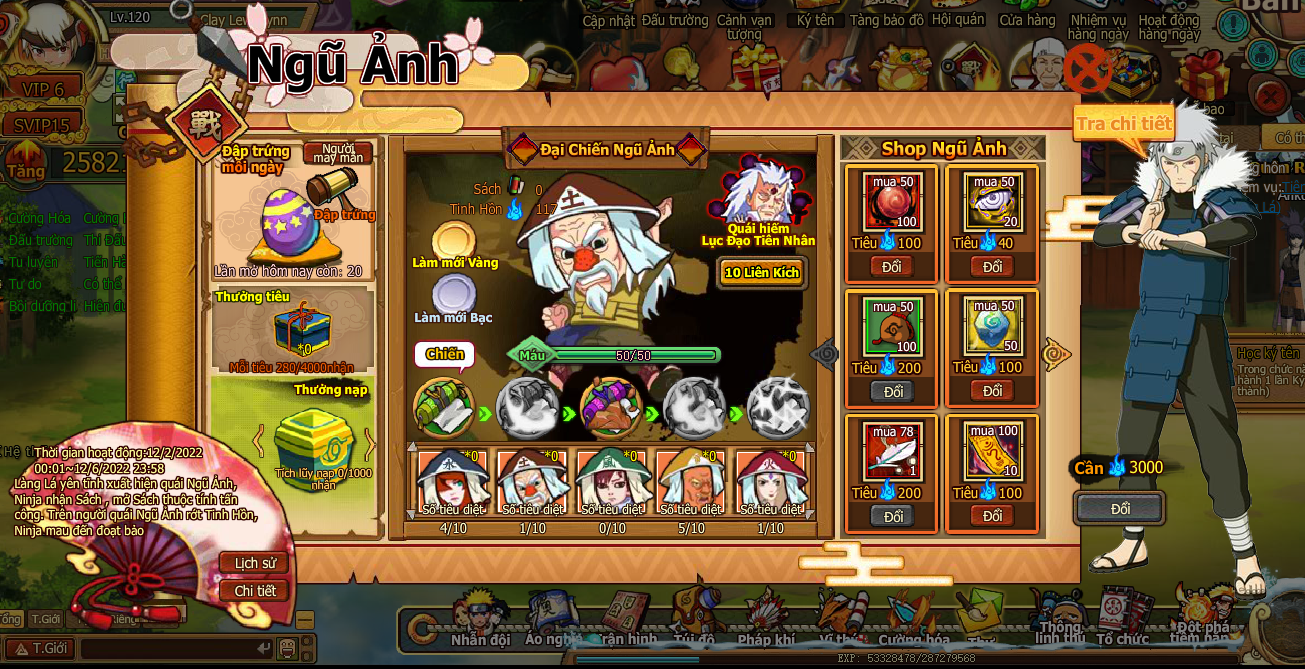Open Nhiệm vụ hàng ngày daily quests

(1097, 27)
